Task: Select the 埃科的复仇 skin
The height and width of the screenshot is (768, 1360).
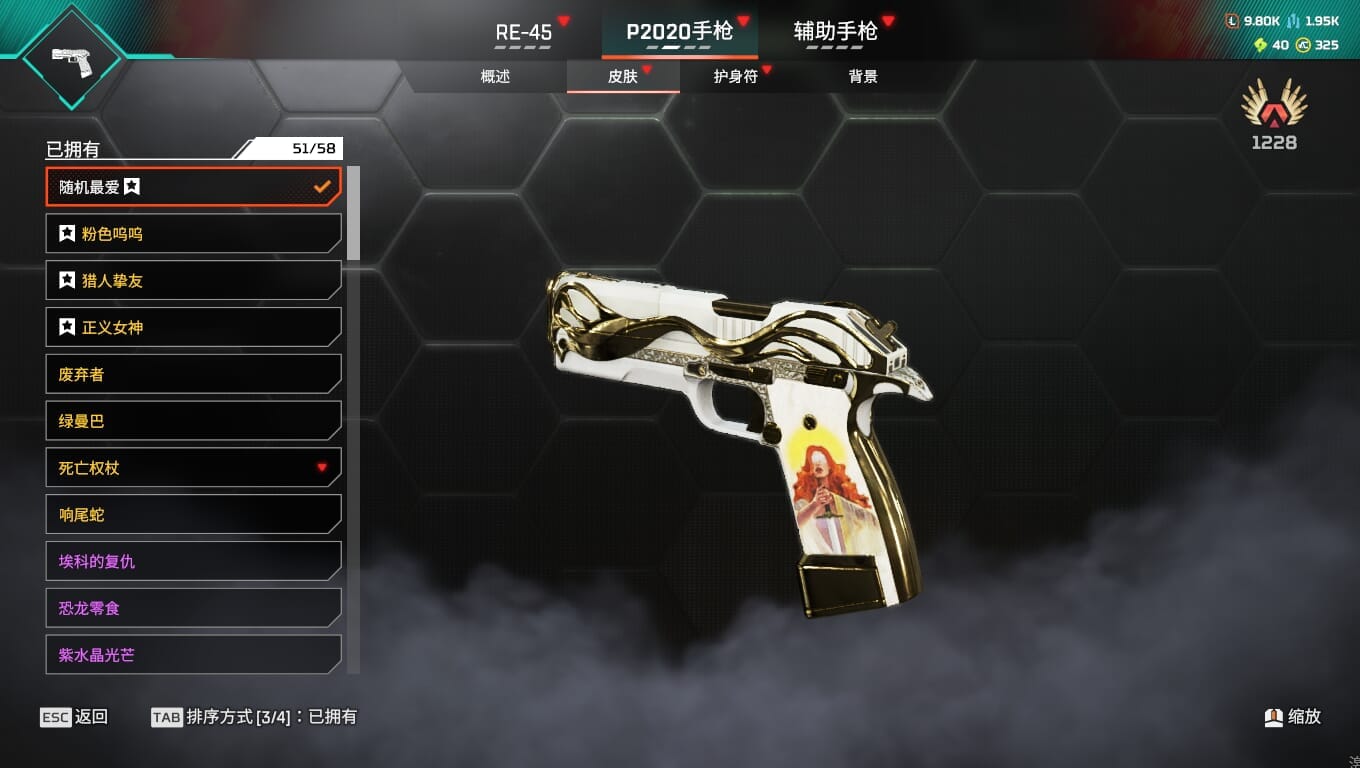Action: click(x=193, y=562)
